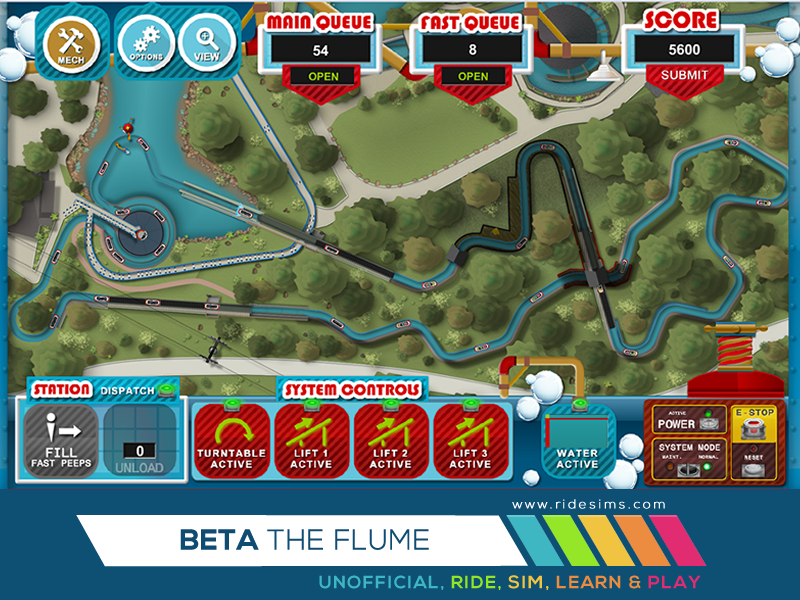800x600 pixels.
Task: Open the Mech maintenance panel
Action: pos(70,41)
